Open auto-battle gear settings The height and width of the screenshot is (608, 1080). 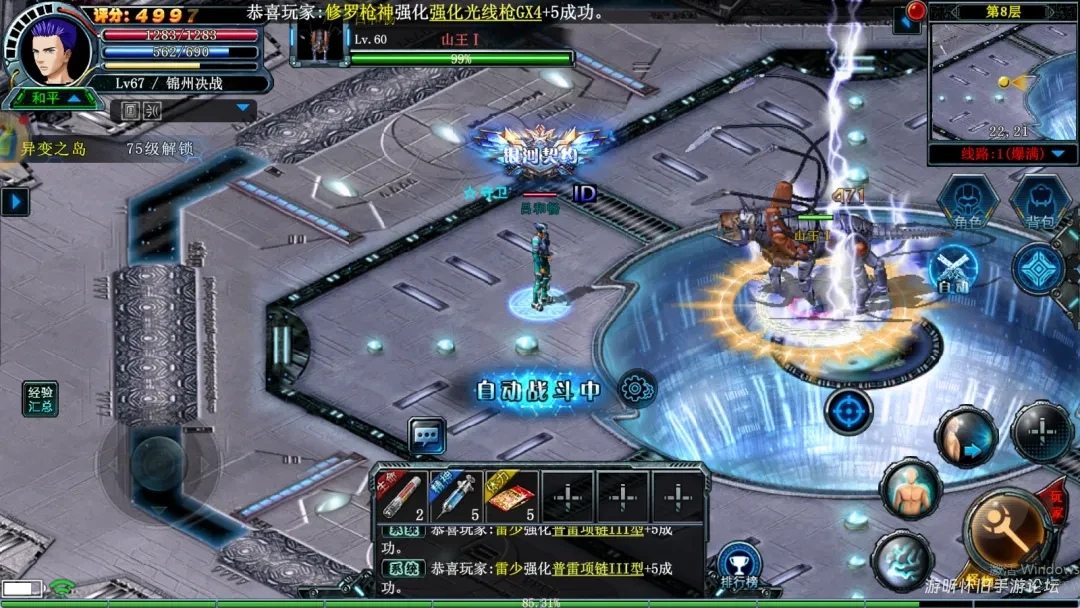click(x=636, y=388)
